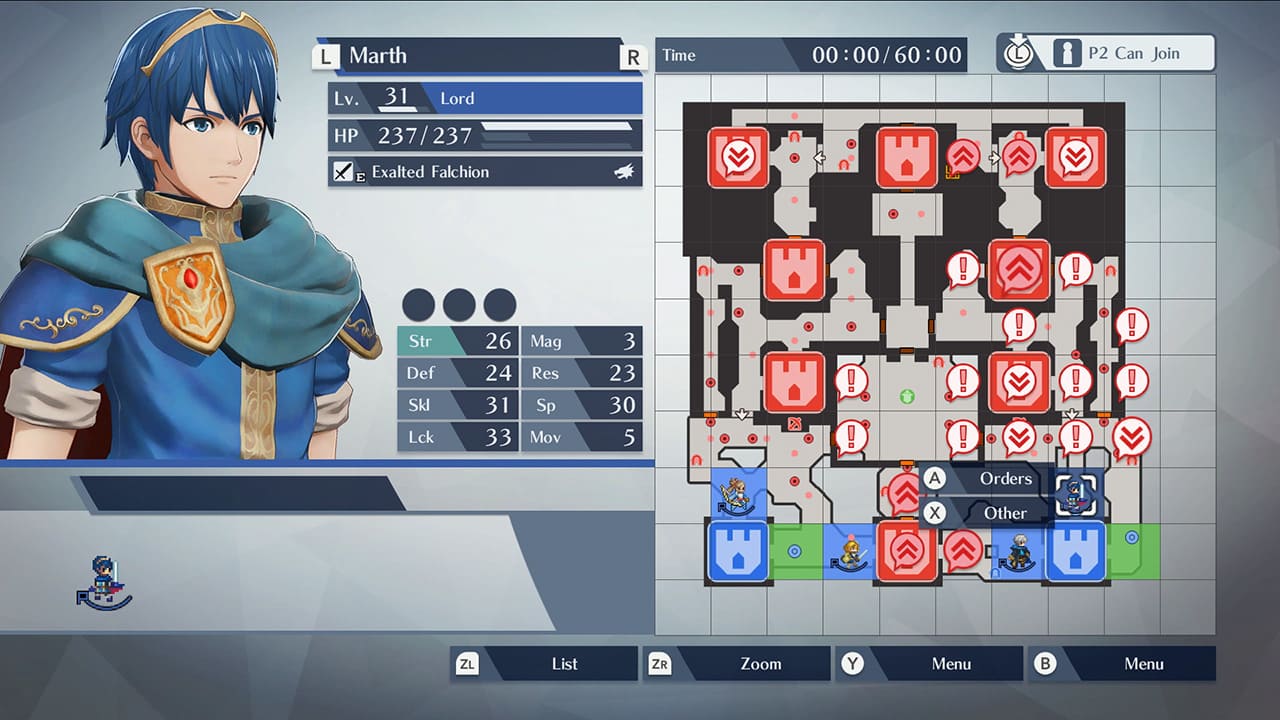The image size is (1280, 720).
Task: Select the green health item on the map
Action: coord(907,397)
